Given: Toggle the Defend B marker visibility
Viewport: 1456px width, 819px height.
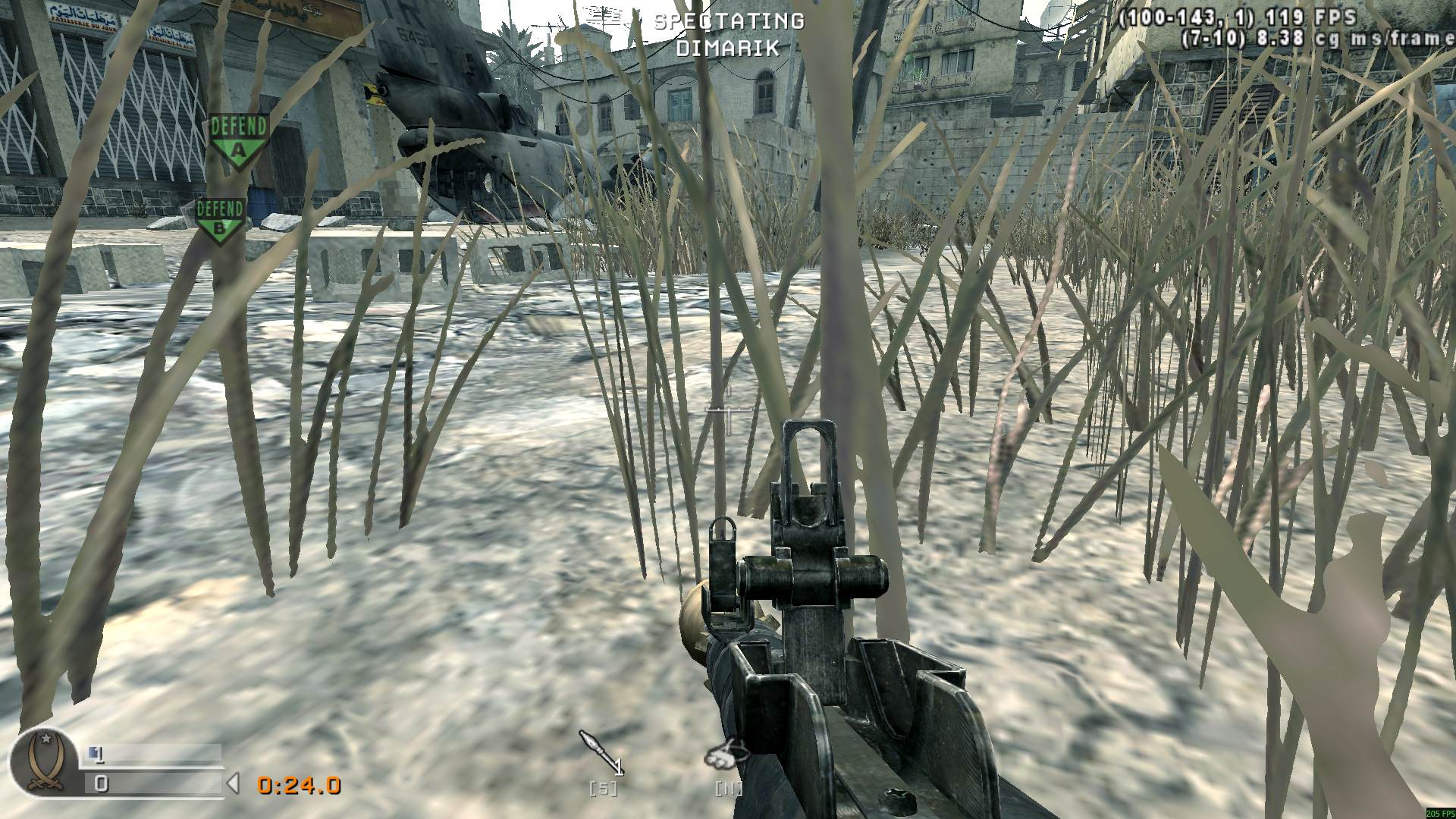Looking at the screenshot, I should 220,220.
